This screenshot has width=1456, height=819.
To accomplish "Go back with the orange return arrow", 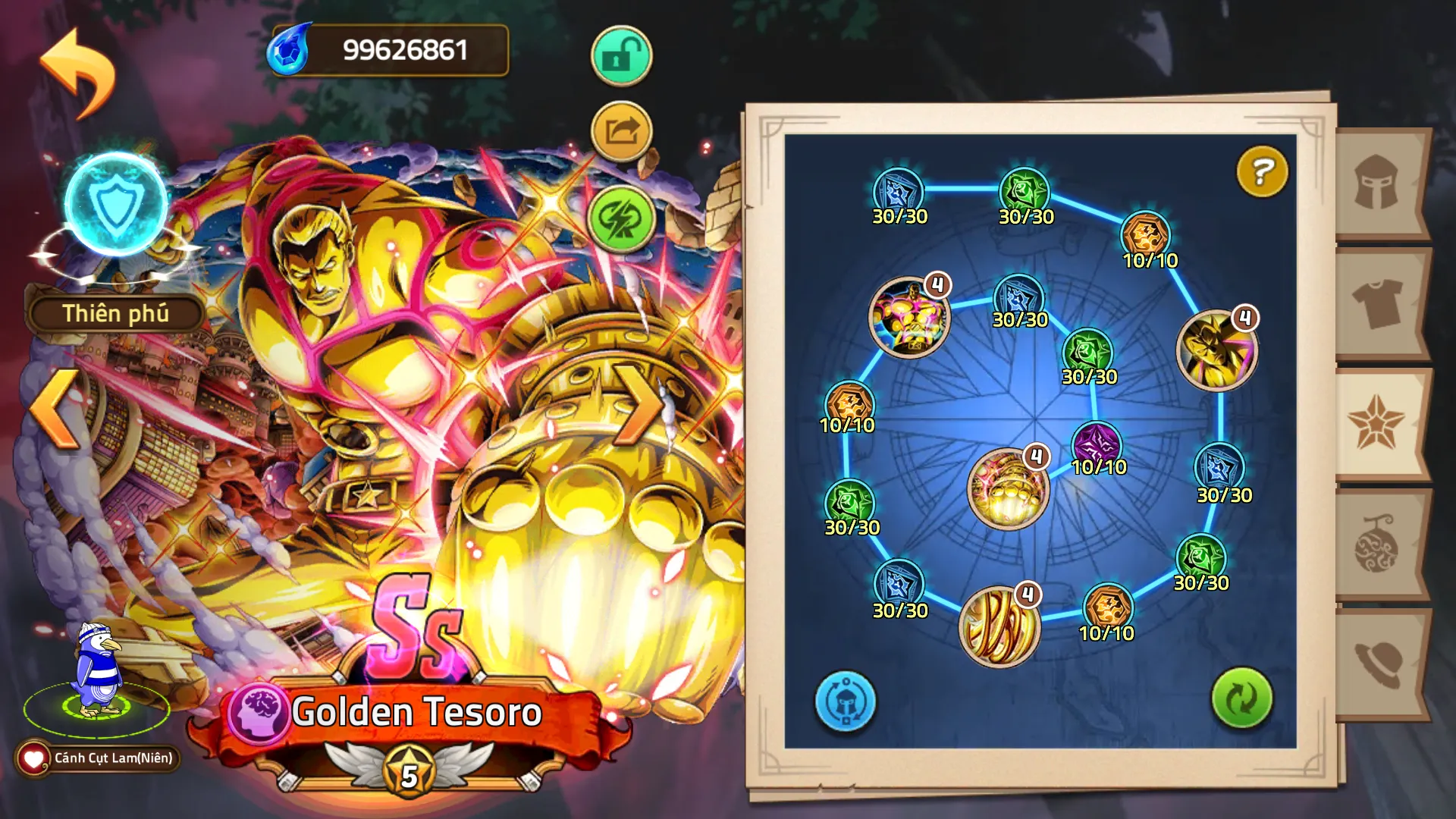I will (78, 72).
